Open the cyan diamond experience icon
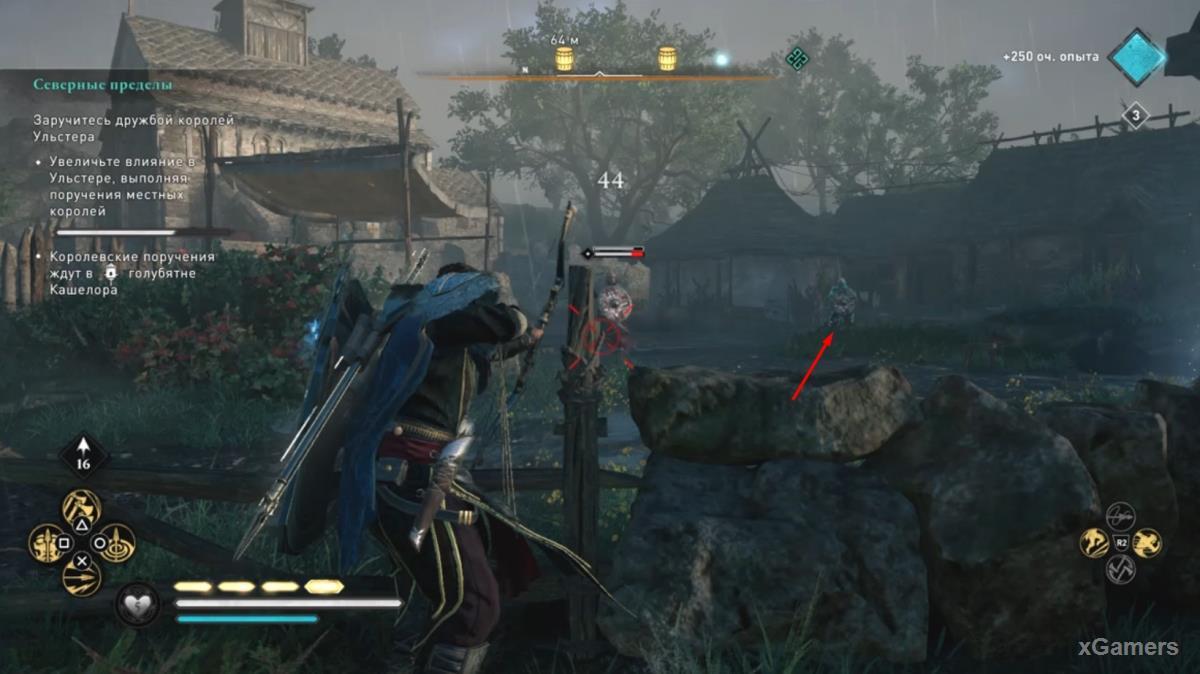Screen dimensions: 1200x674 (x=1137, y=57)
